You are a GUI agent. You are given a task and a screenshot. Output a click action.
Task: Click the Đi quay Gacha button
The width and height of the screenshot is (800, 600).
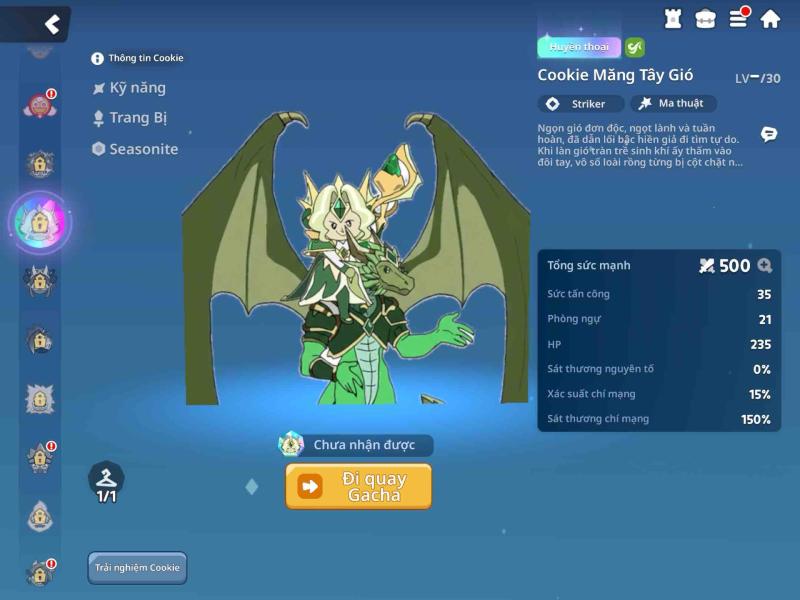pyautogui.click(x=359, y=486)
